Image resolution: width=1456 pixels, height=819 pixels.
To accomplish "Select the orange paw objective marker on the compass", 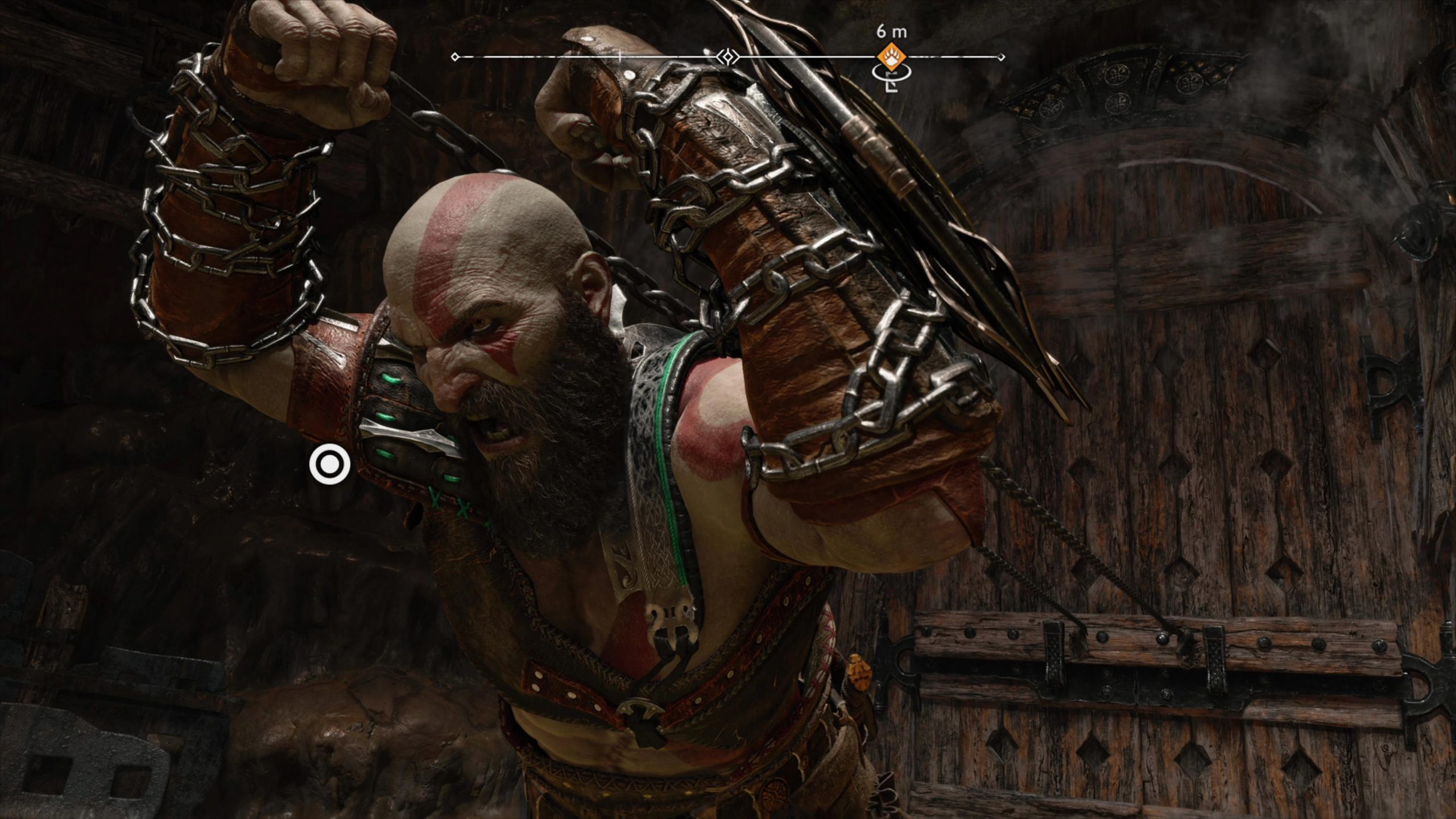I will (891, 56).
